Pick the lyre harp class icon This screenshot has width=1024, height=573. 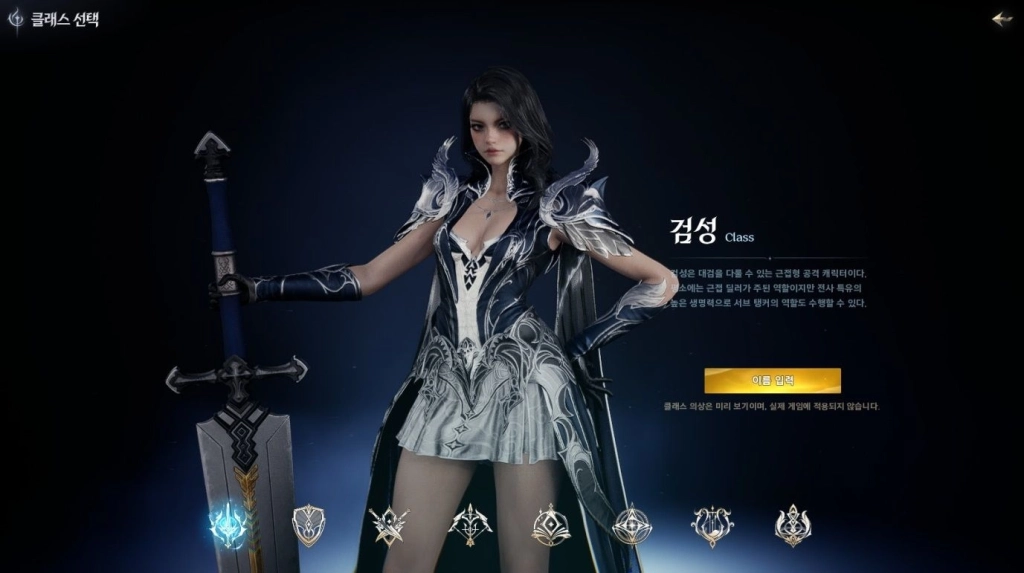coord(712,525)
